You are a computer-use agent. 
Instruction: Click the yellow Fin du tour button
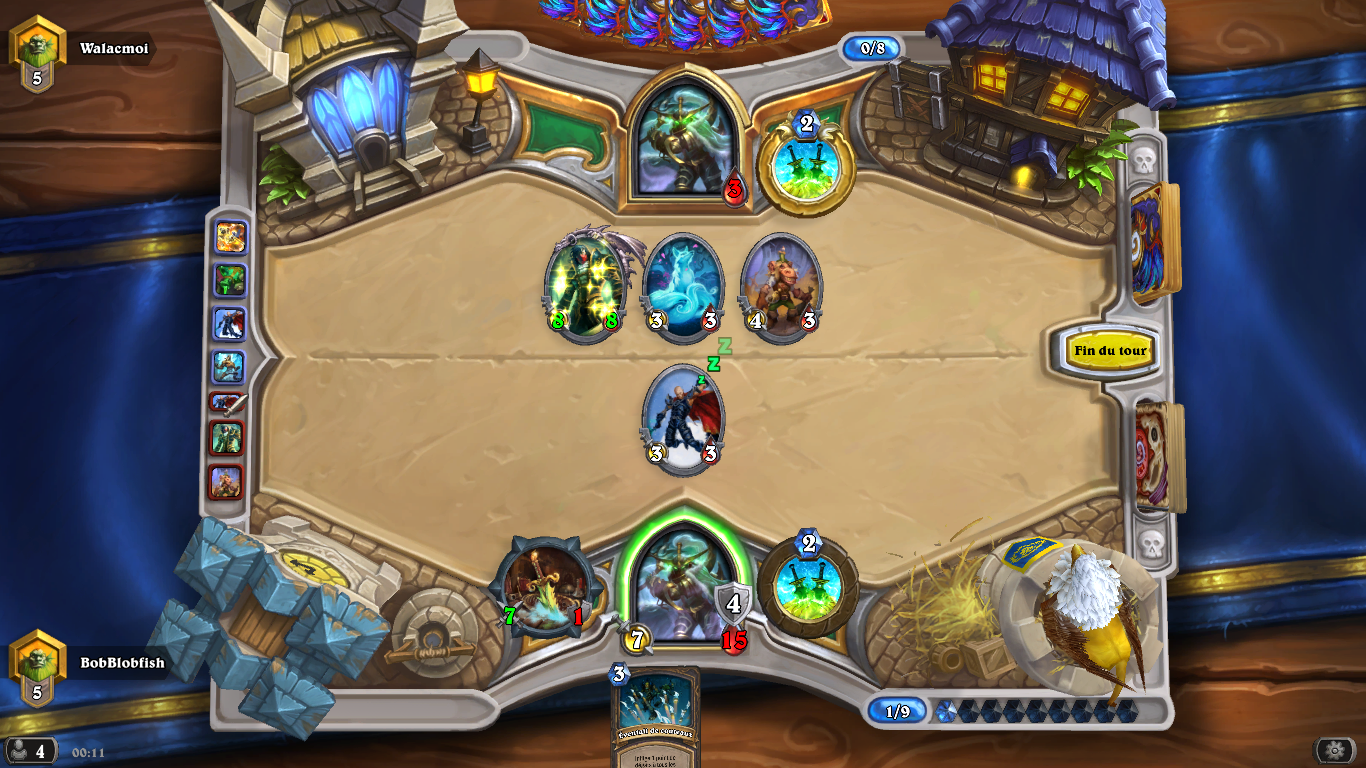(1110, 351)
